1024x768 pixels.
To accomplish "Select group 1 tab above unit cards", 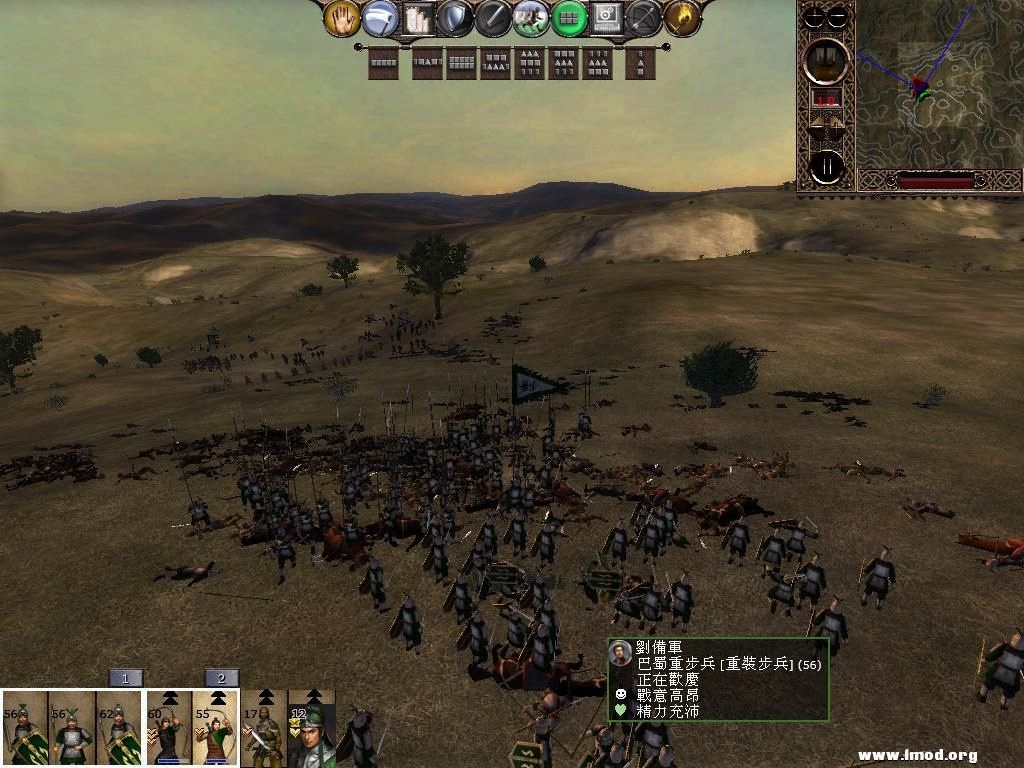I will (x=125, y=678).
